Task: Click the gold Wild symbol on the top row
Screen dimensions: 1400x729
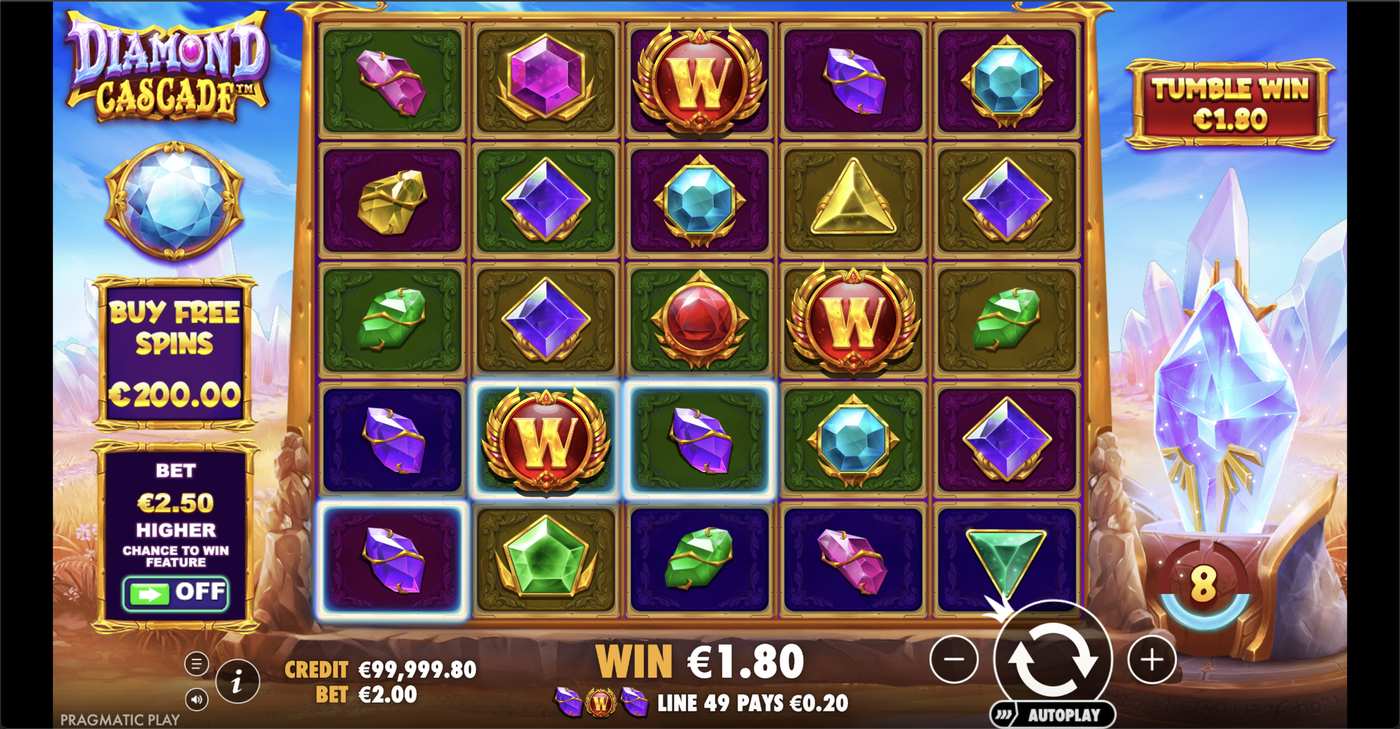Action: [698, 80]
